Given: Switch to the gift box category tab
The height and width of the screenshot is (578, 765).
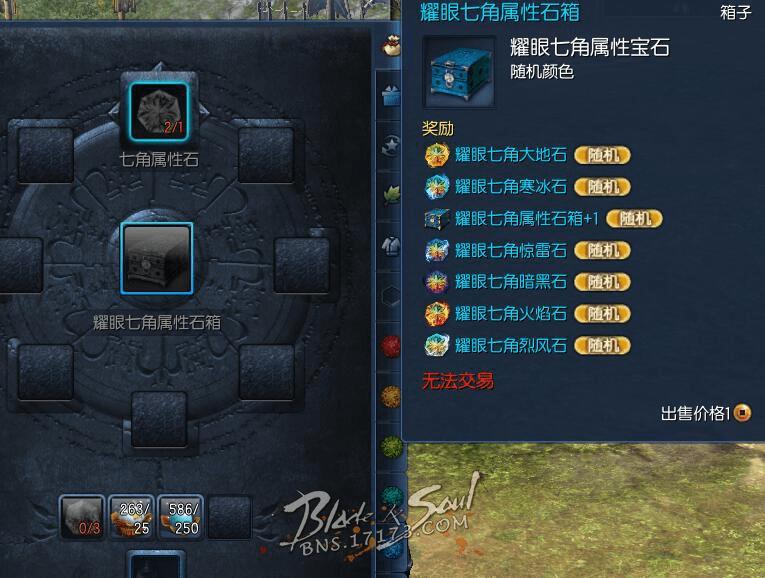Looking at the screenshot, I should click(x=391, y=96).
